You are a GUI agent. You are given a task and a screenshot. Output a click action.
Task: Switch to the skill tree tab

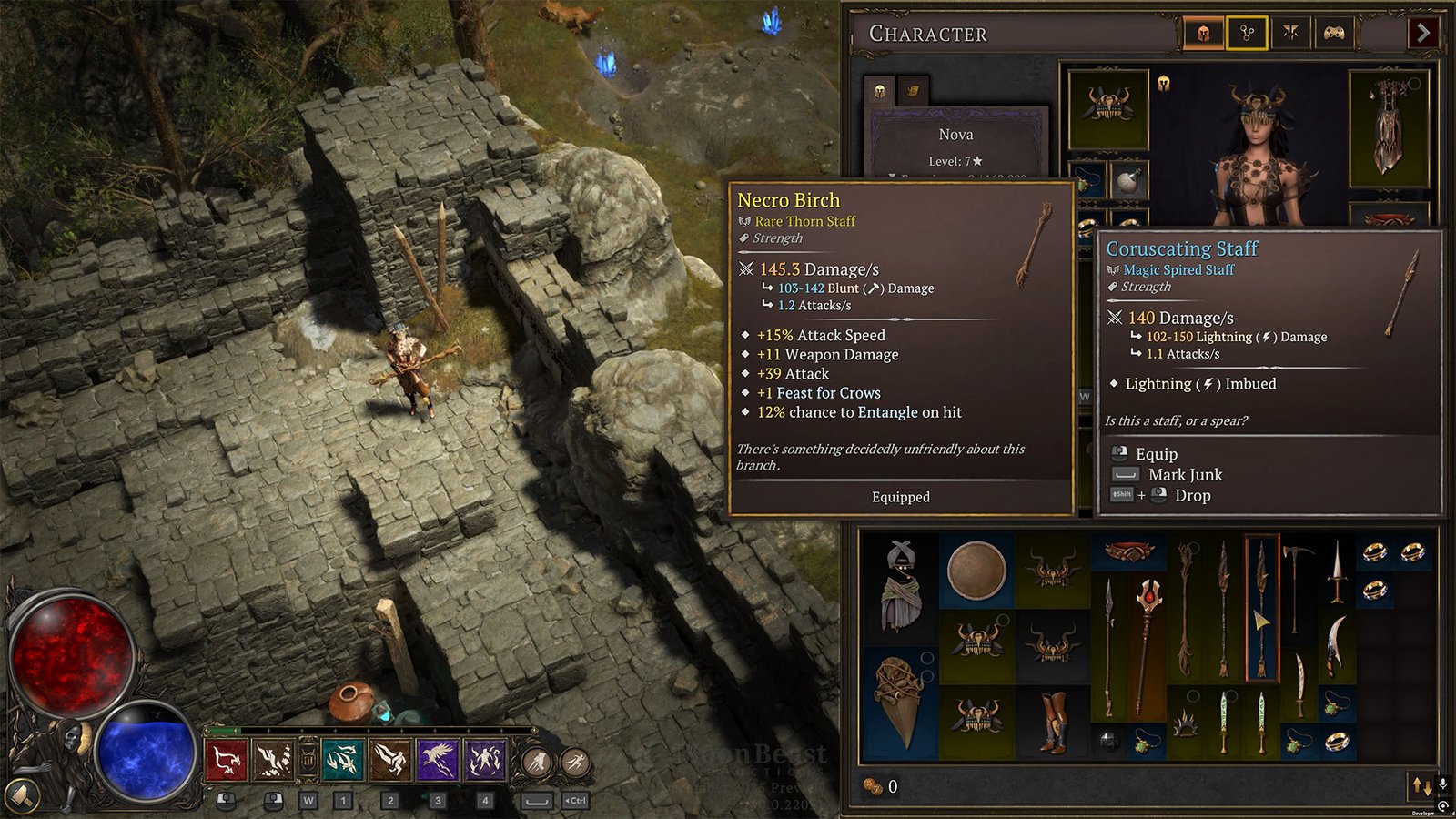pyautogui.click(x=1247, y=34)
